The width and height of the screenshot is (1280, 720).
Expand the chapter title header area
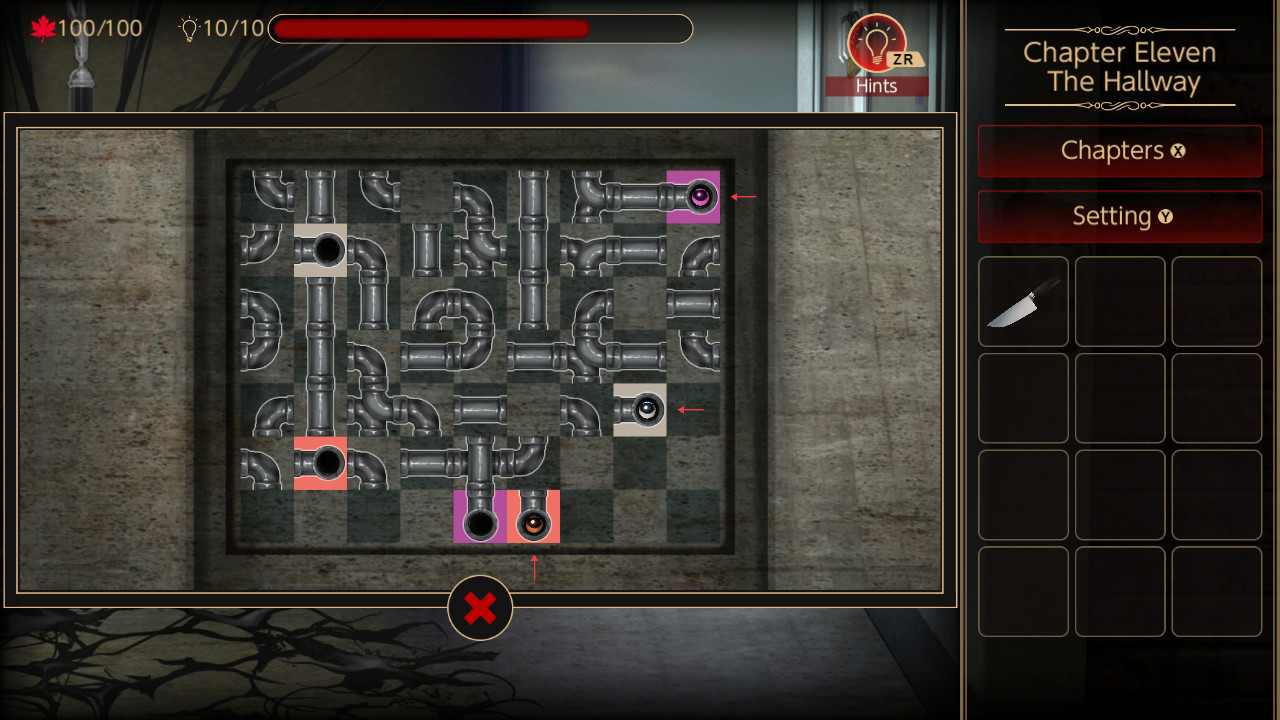click(x=1118, y=66)
